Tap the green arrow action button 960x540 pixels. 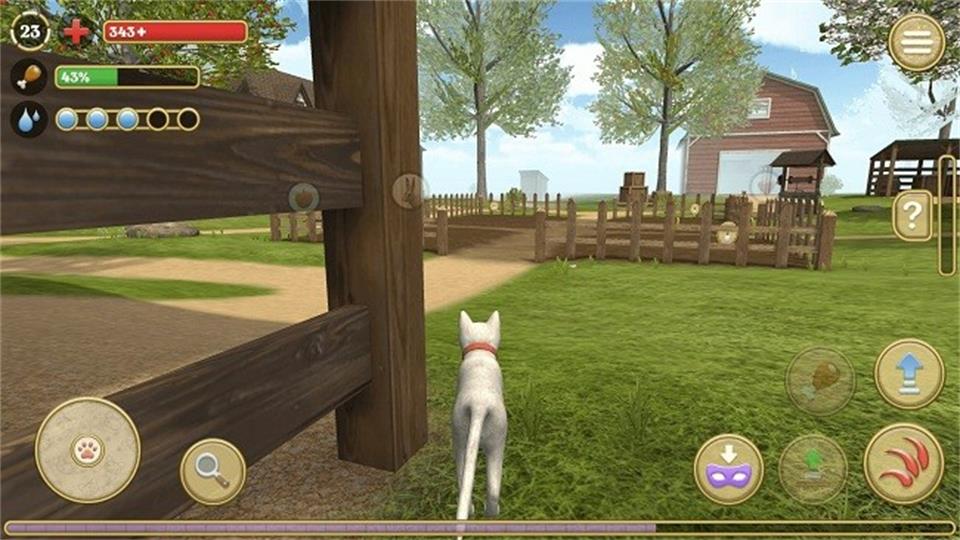tap(813, 468)
